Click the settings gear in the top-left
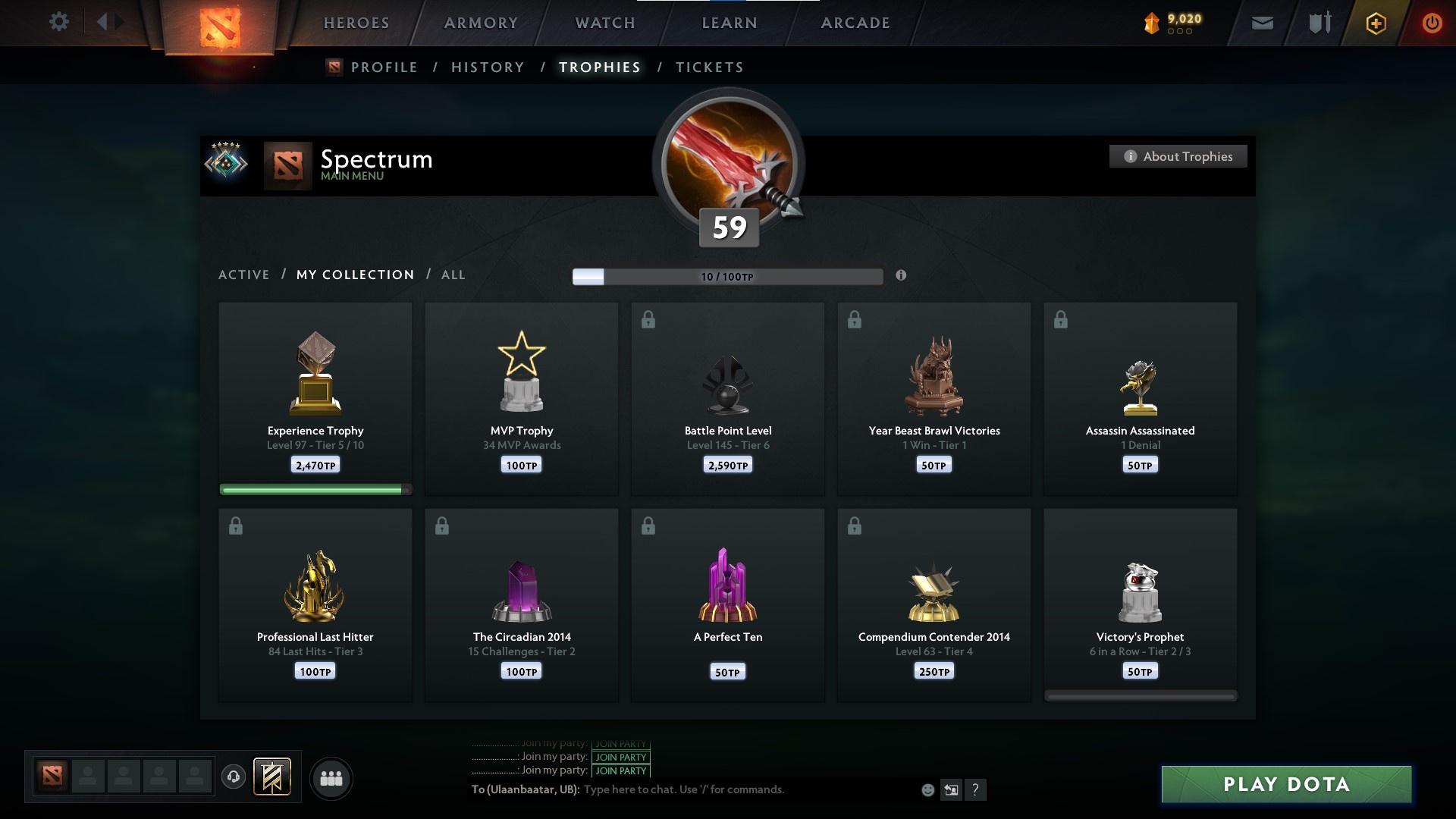The image size is (1456, 819). click(x=59, y=22)
